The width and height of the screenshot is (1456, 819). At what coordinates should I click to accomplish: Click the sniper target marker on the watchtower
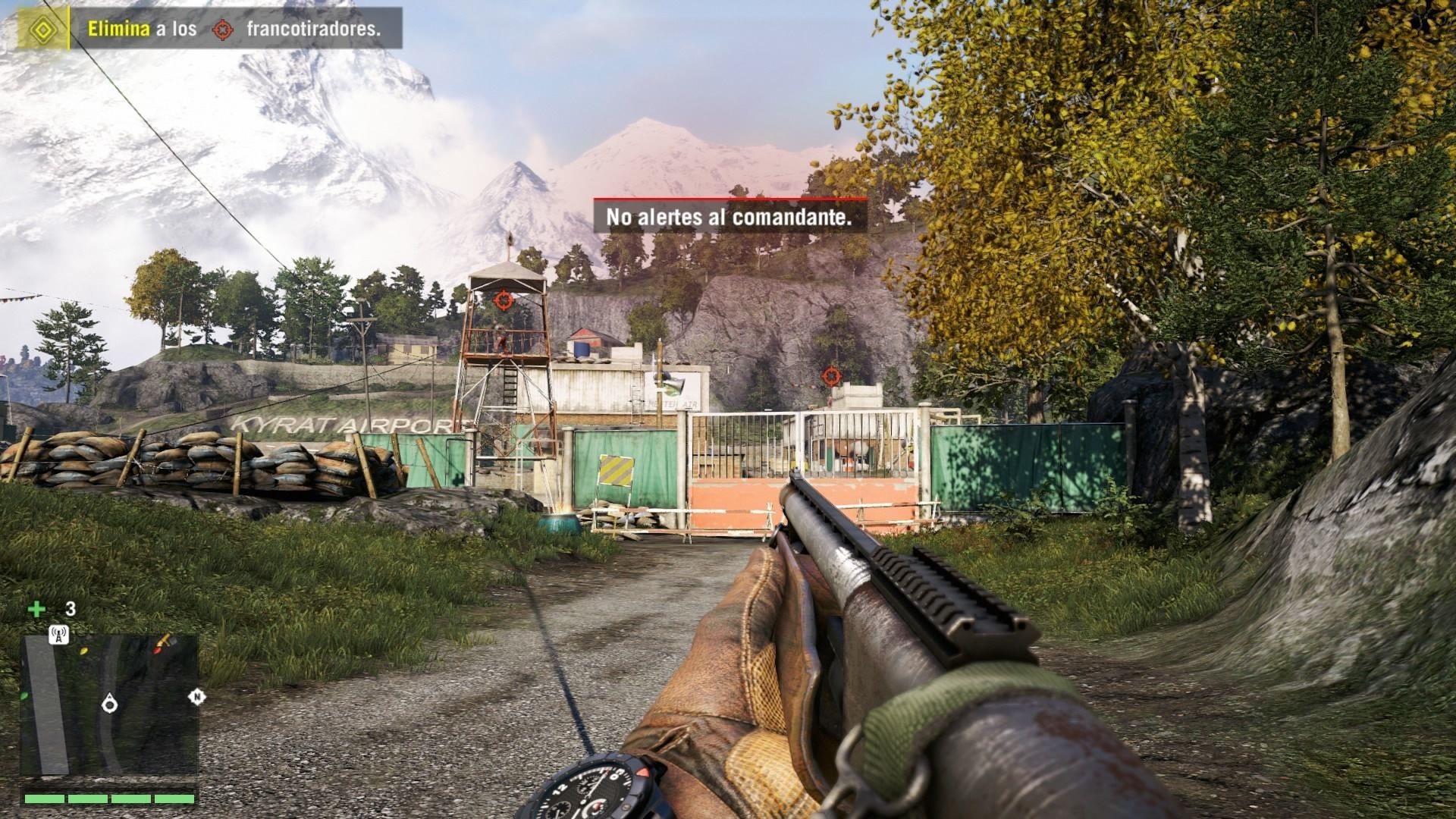coord(503,300)
